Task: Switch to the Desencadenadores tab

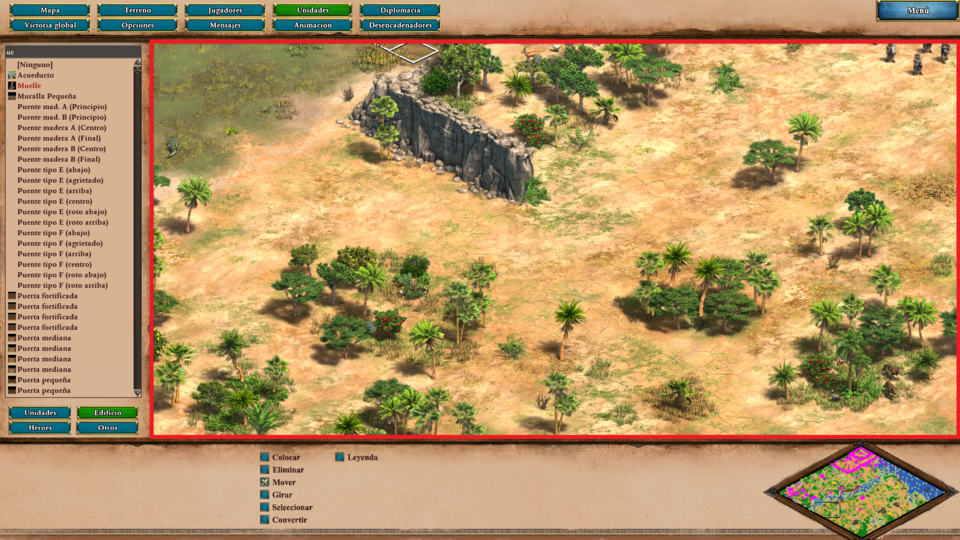Action: point(399,25)
